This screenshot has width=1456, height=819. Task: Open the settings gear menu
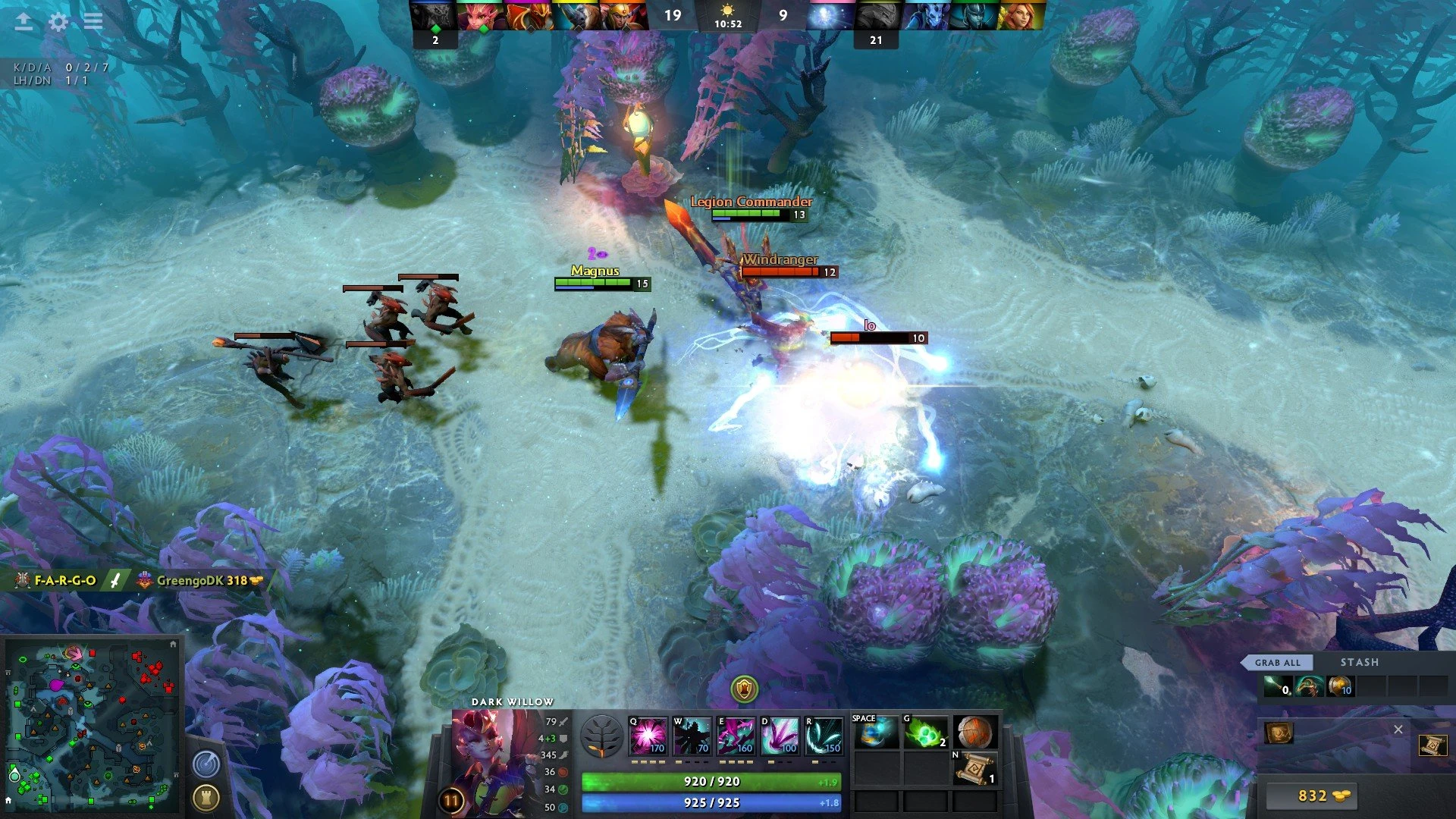pyautogui.click(x=58, y=22)
